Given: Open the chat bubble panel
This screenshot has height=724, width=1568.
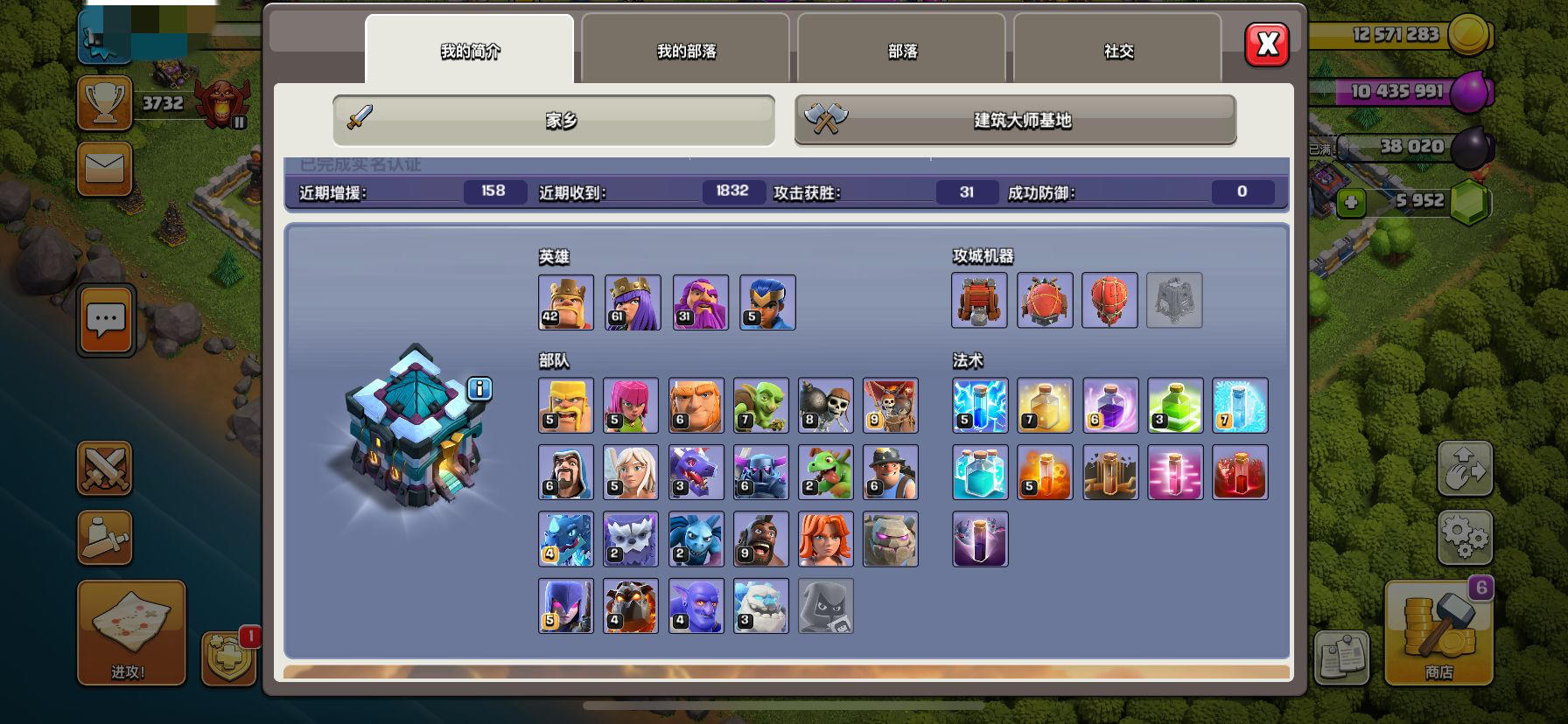Looking at the screenshot, I should [104, 320].
